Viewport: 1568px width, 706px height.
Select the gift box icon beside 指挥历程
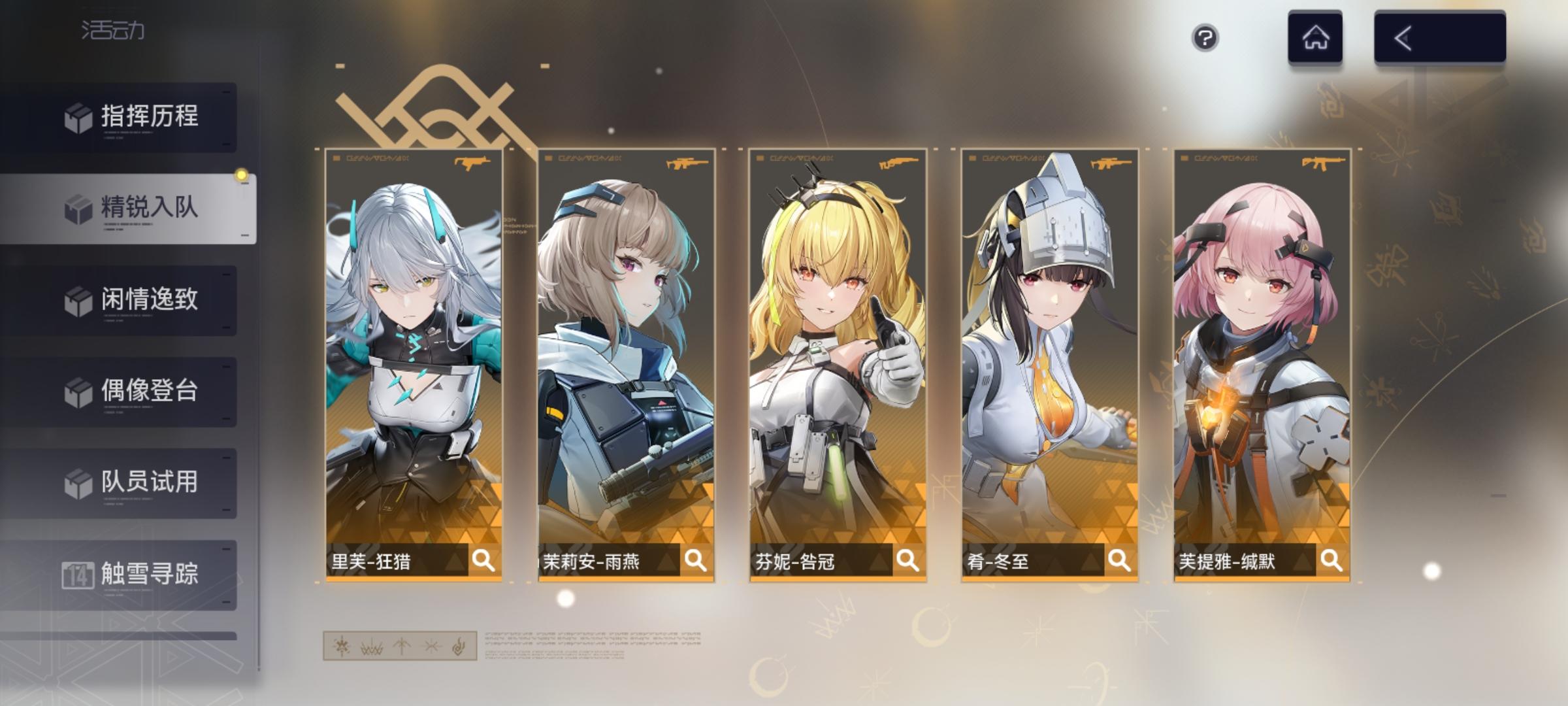pyautogui.click(x=78, y=119)
